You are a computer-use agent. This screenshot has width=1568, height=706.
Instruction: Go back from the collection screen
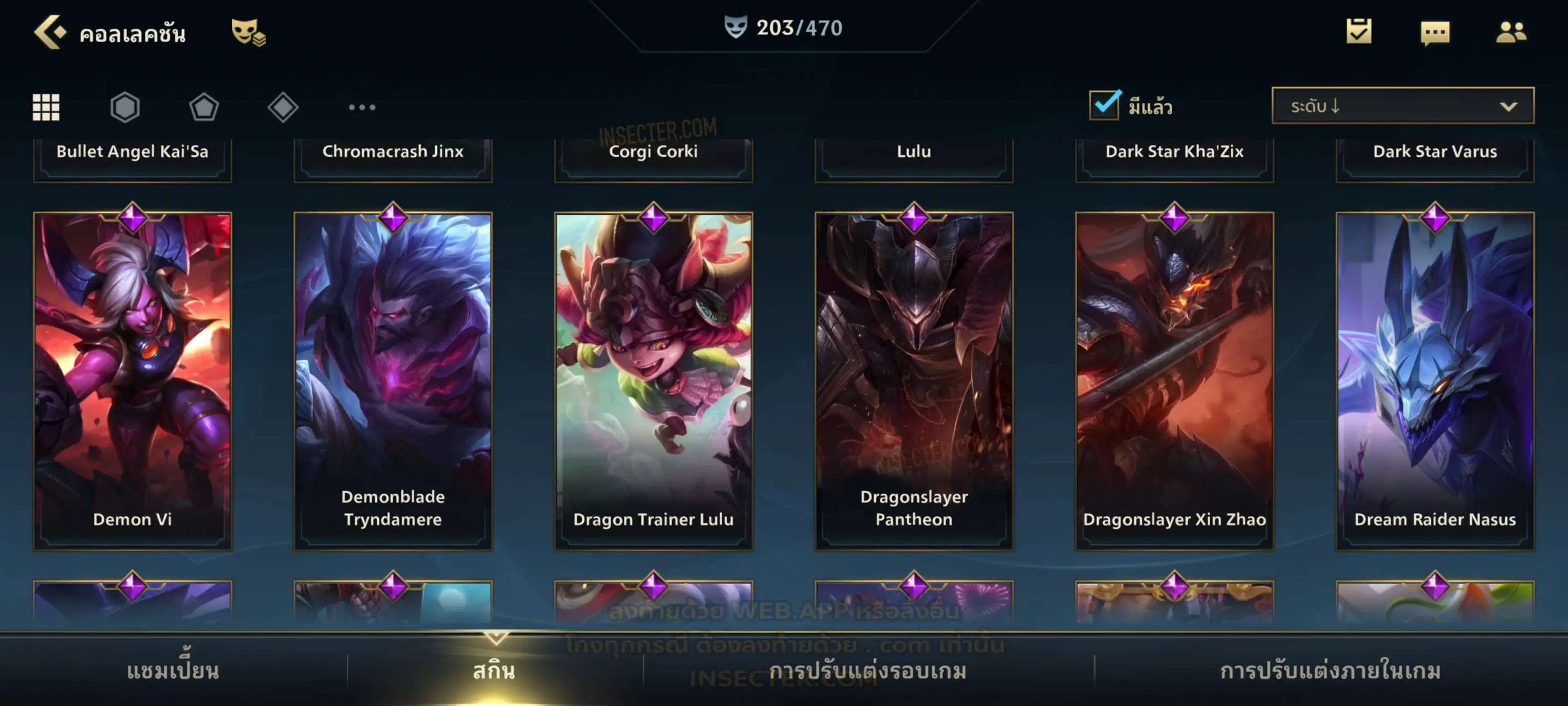[x=50, y=32]
